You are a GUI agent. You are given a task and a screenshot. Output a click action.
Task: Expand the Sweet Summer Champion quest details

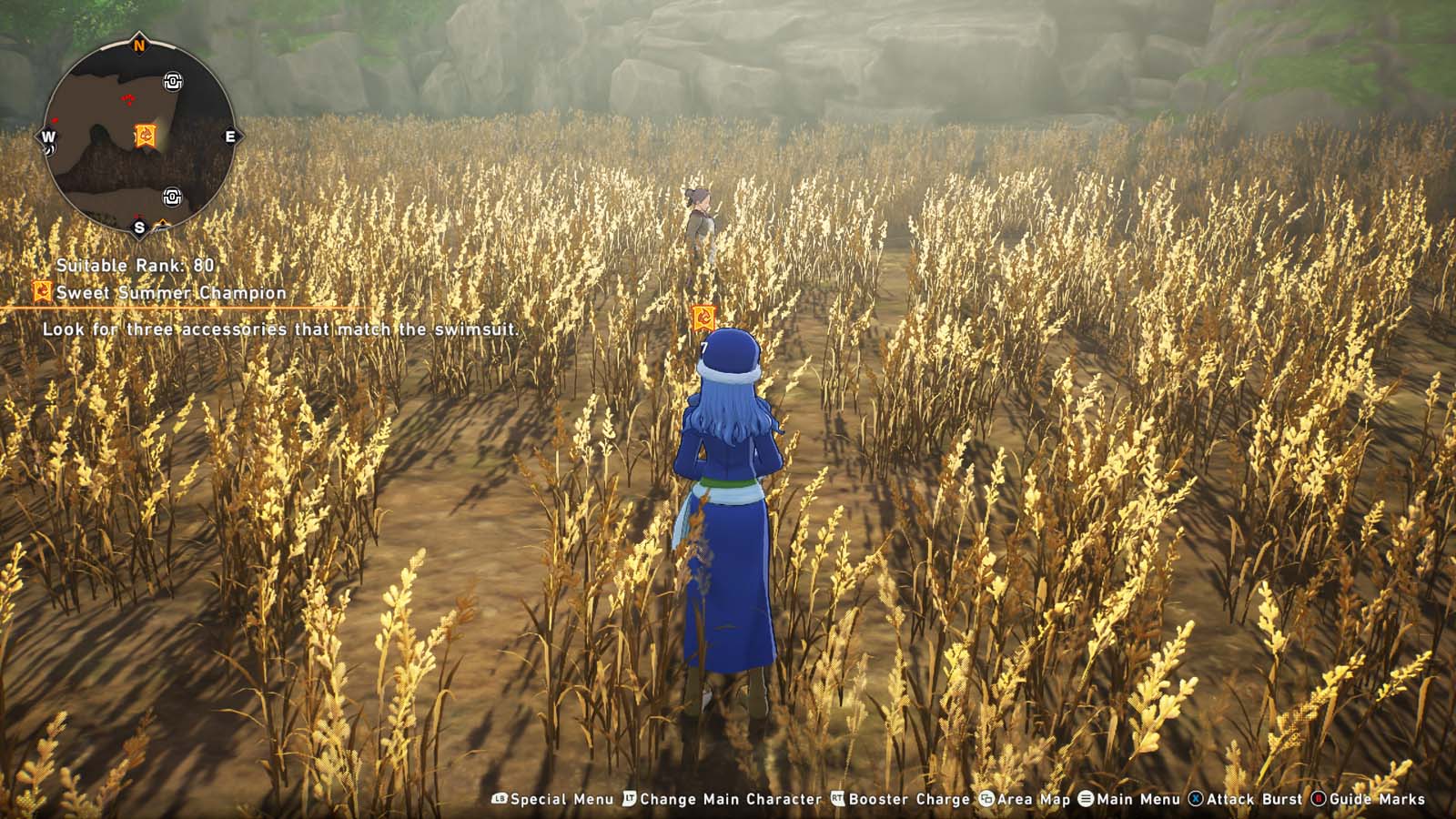pyautogui.click(x=169, y=293)
